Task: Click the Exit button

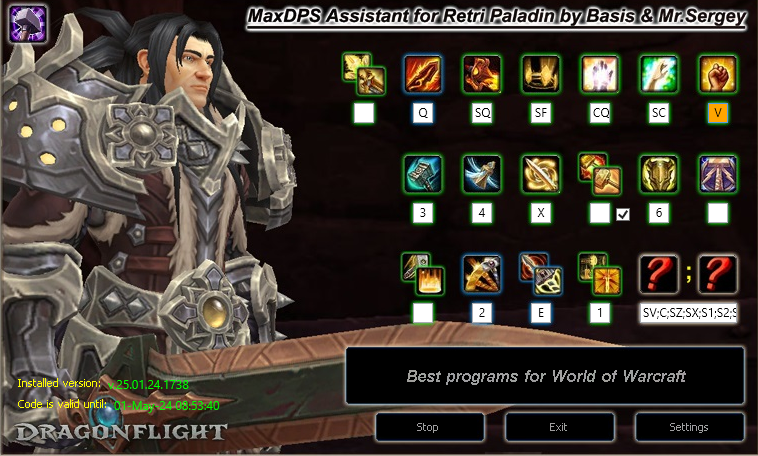Action: click(559, 427)
